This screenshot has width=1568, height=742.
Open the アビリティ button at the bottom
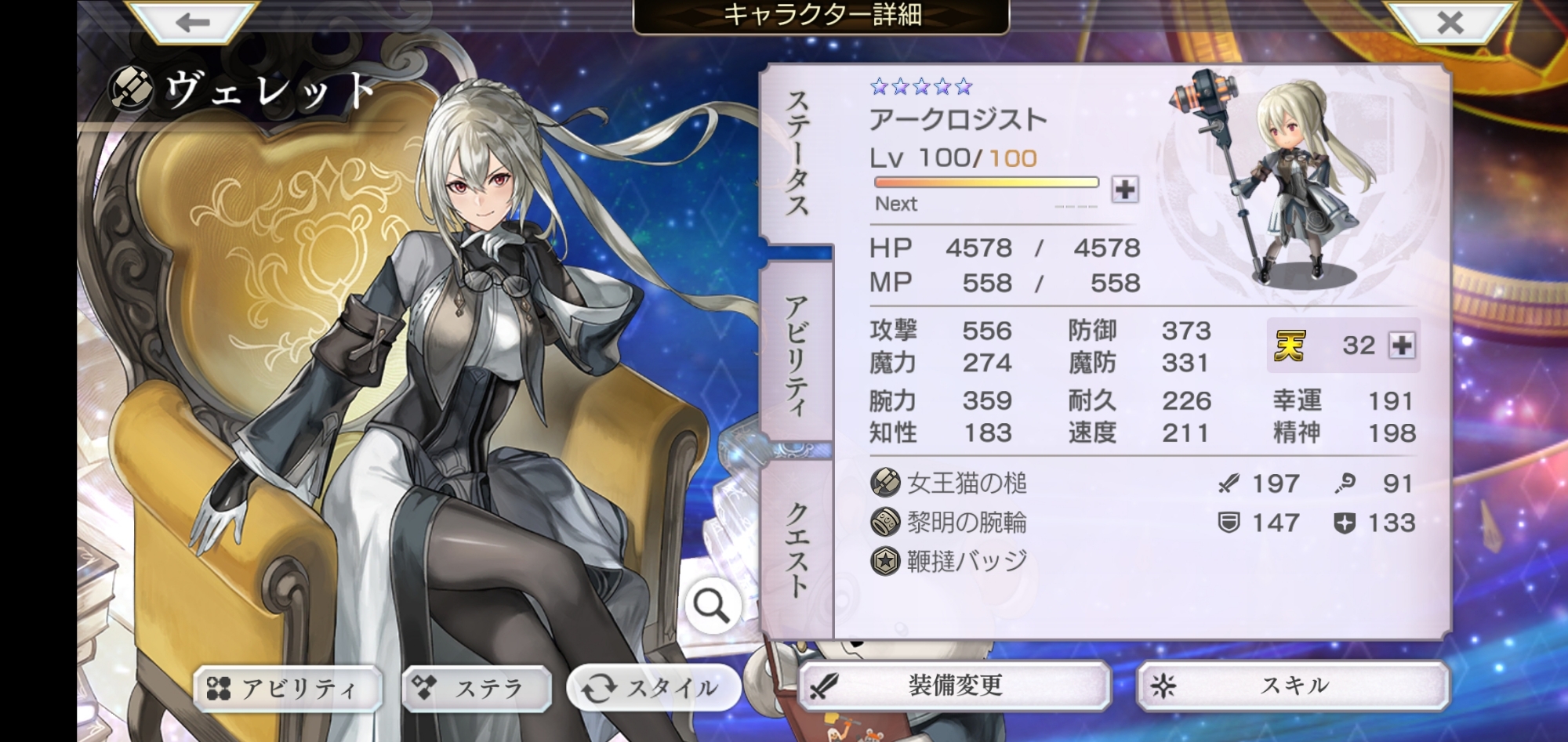click(287, 689)
